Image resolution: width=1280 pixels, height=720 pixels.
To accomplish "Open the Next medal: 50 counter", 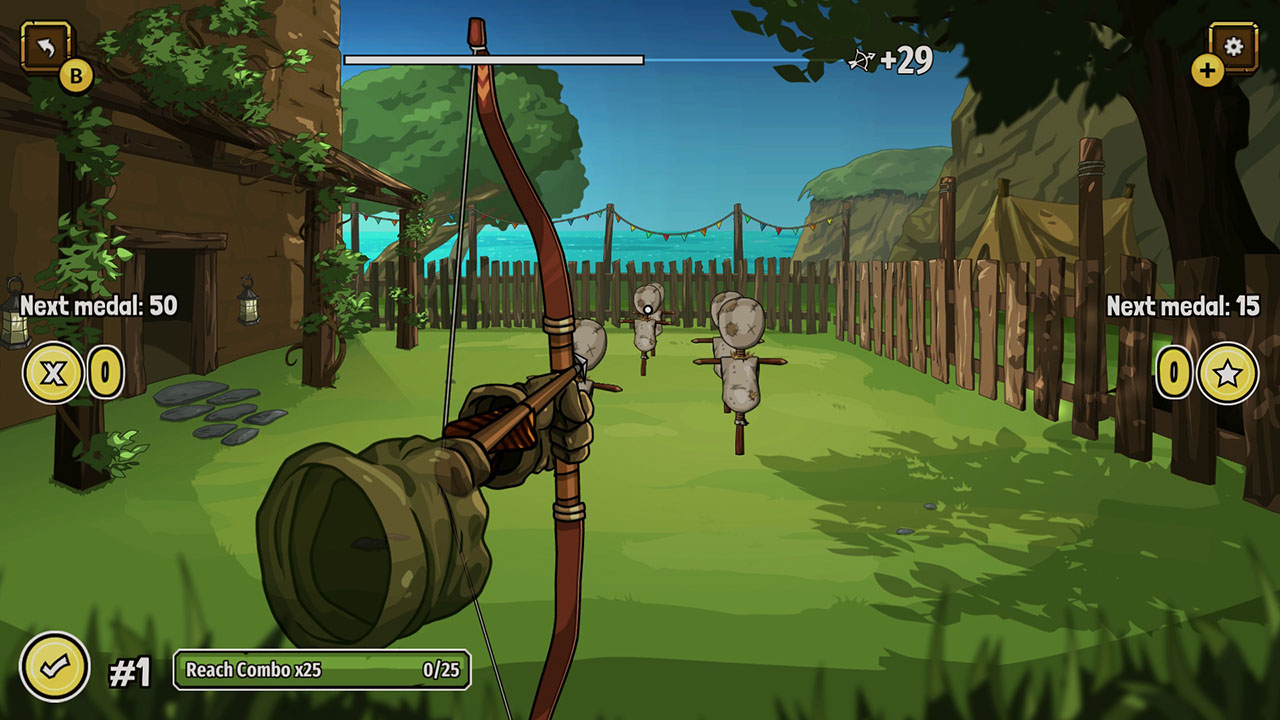I will coord(90,305).
